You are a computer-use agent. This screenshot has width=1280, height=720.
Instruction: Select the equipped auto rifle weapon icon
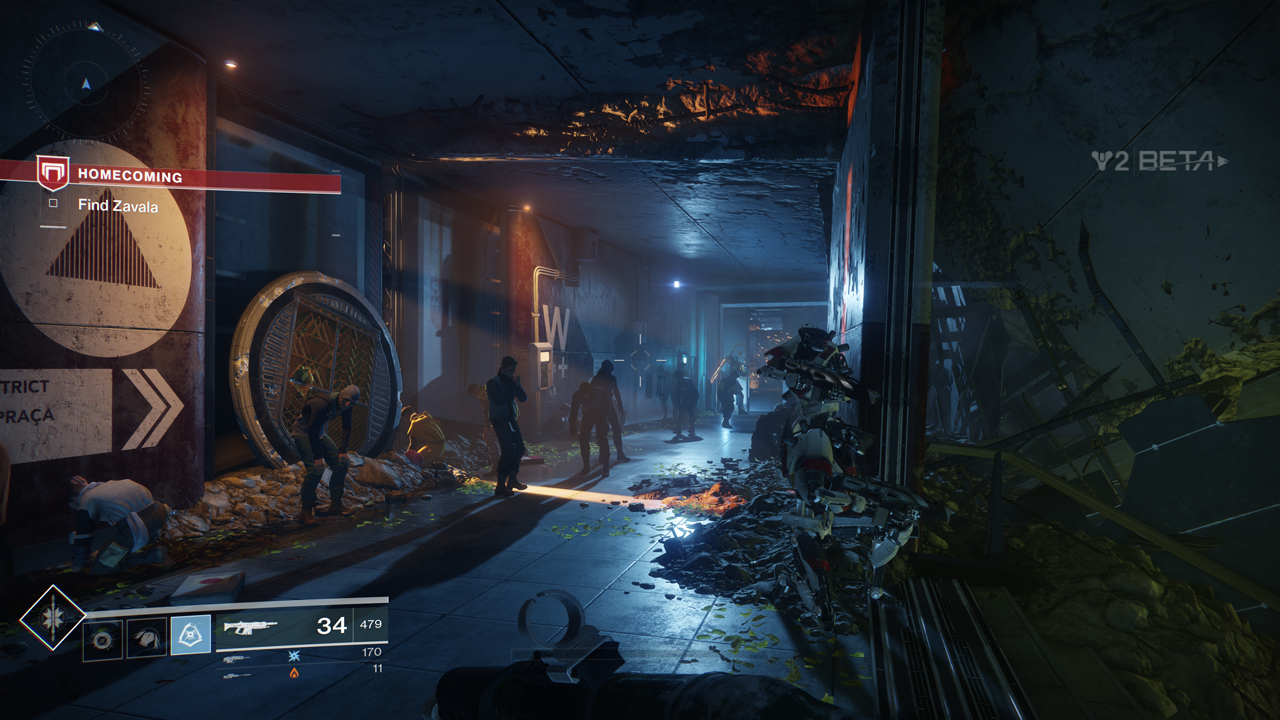(x=251, y=627)
